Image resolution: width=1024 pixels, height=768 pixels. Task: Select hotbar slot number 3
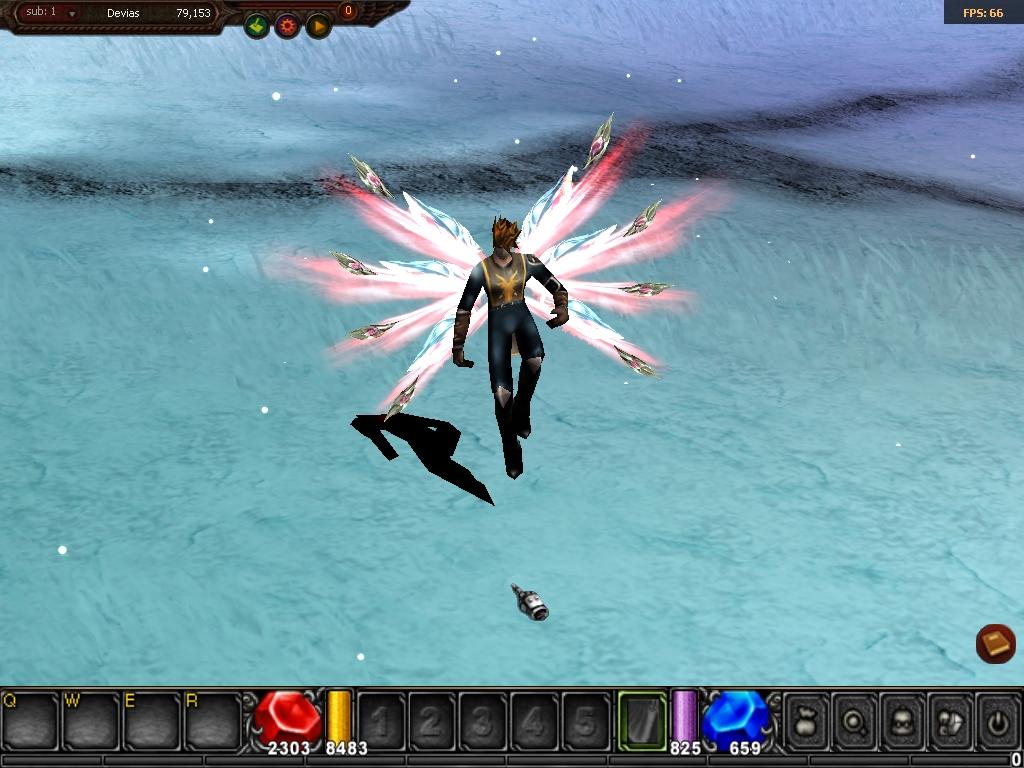(482, 720)
